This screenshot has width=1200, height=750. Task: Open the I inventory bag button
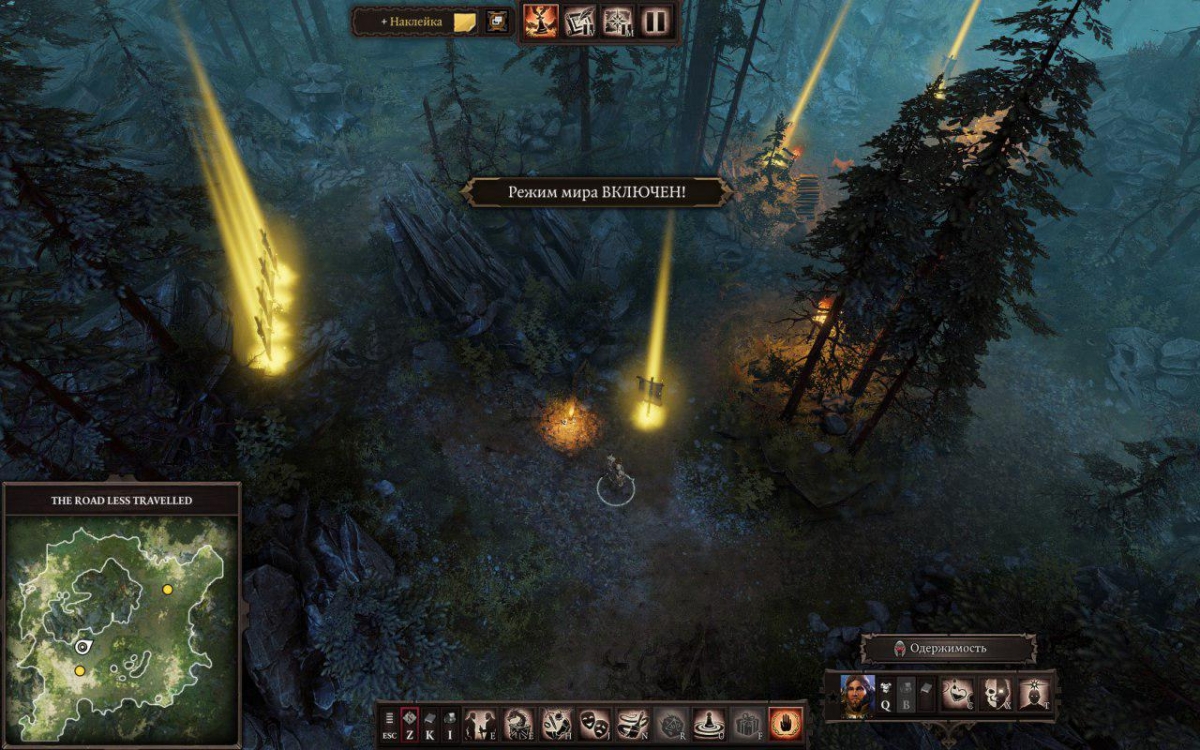pyautogui.click(x=450, y=722)
